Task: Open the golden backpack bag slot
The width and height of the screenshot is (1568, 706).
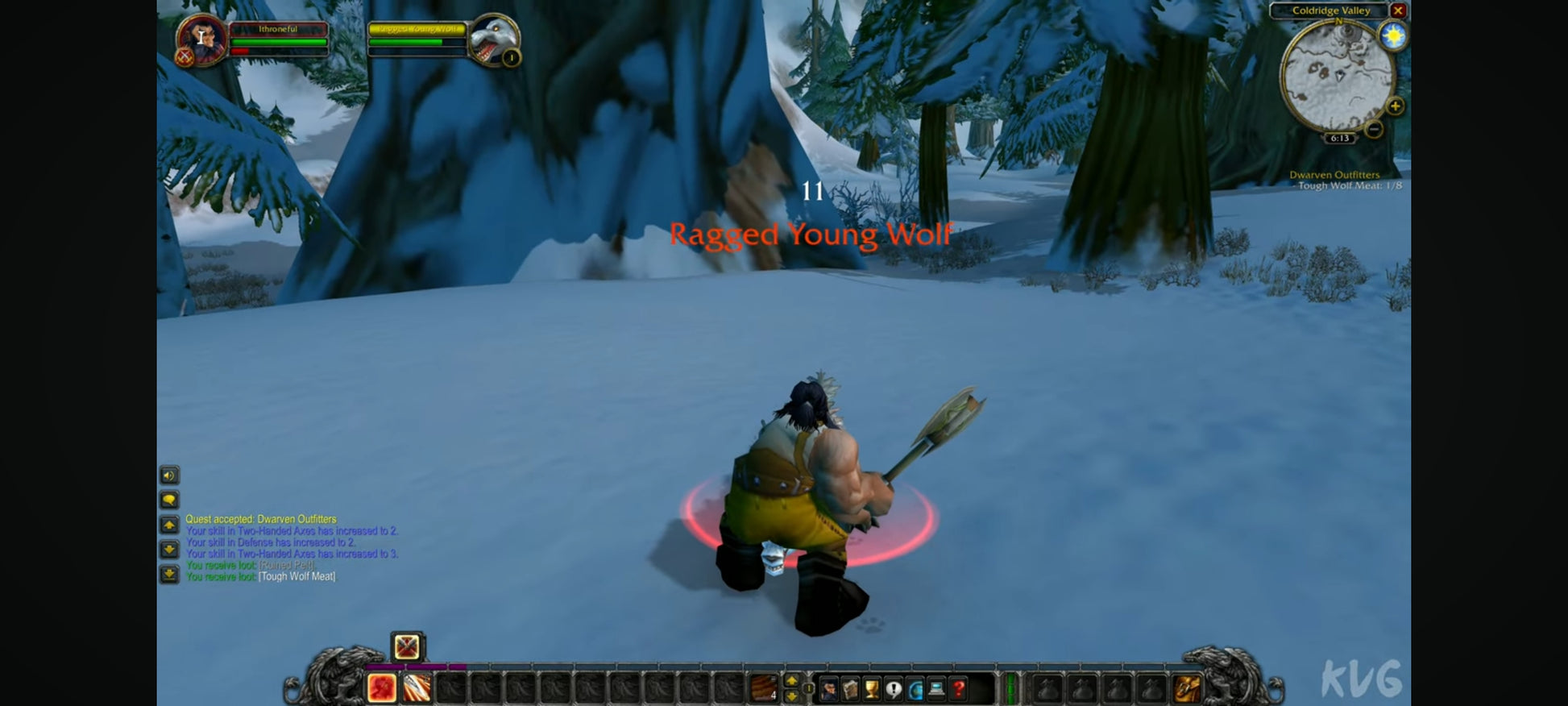Action: (x=1187, y=689)
